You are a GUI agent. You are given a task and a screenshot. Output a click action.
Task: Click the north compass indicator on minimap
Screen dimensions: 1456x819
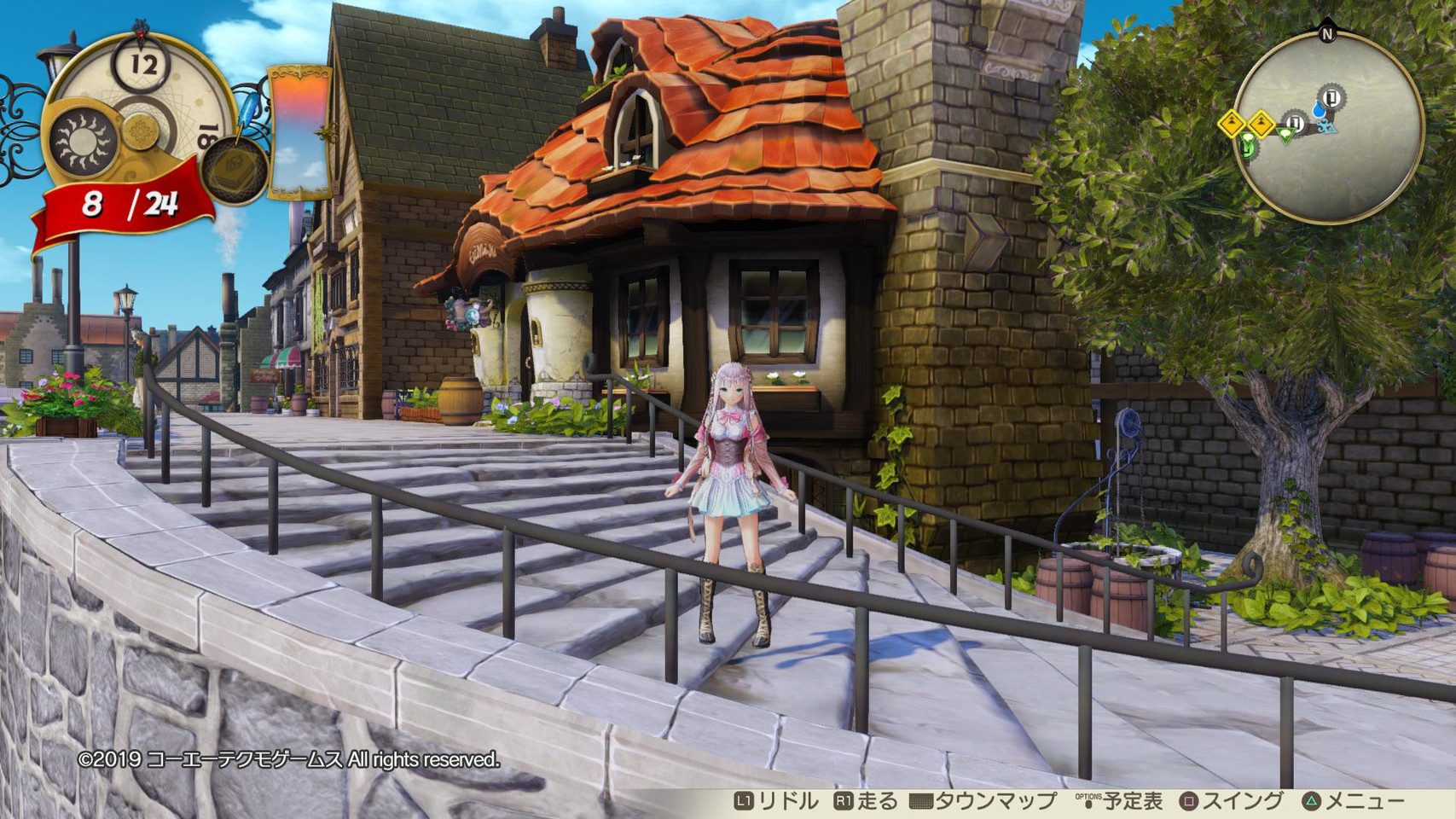[x=1326, y=34]
